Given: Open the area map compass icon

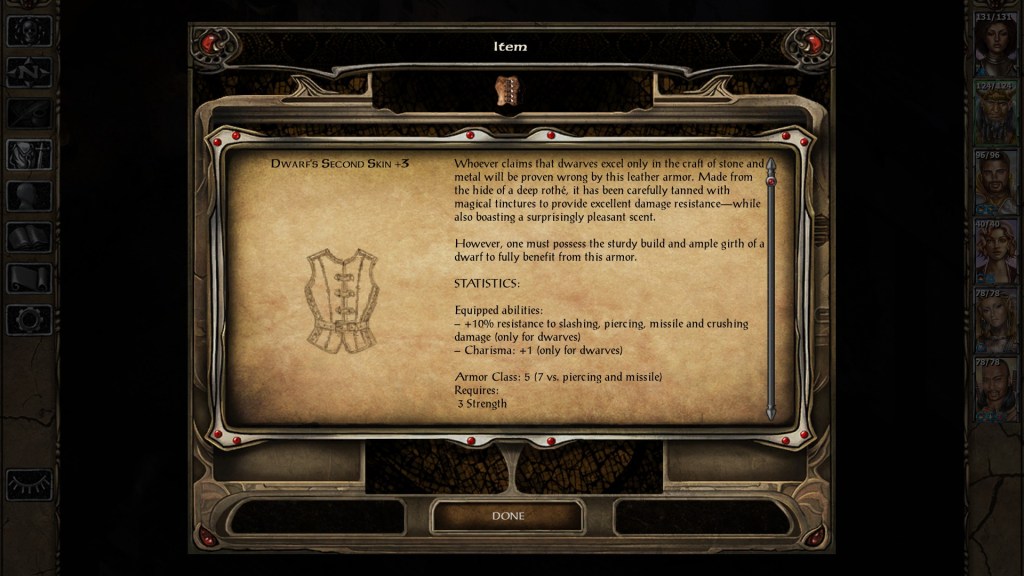Looking at the screenshot, I should tap(29, 72).
